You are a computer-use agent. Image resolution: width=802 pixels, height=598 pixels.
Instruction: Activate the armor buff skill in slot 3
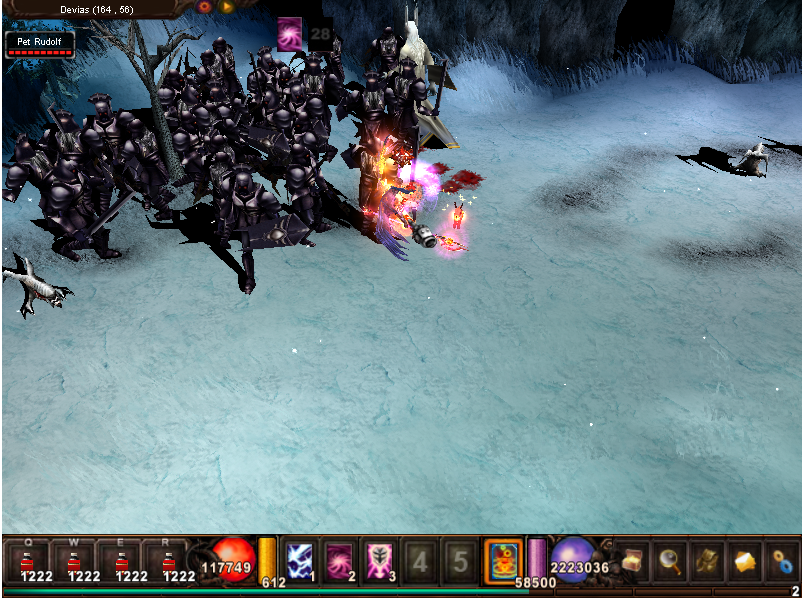[381, 561]
